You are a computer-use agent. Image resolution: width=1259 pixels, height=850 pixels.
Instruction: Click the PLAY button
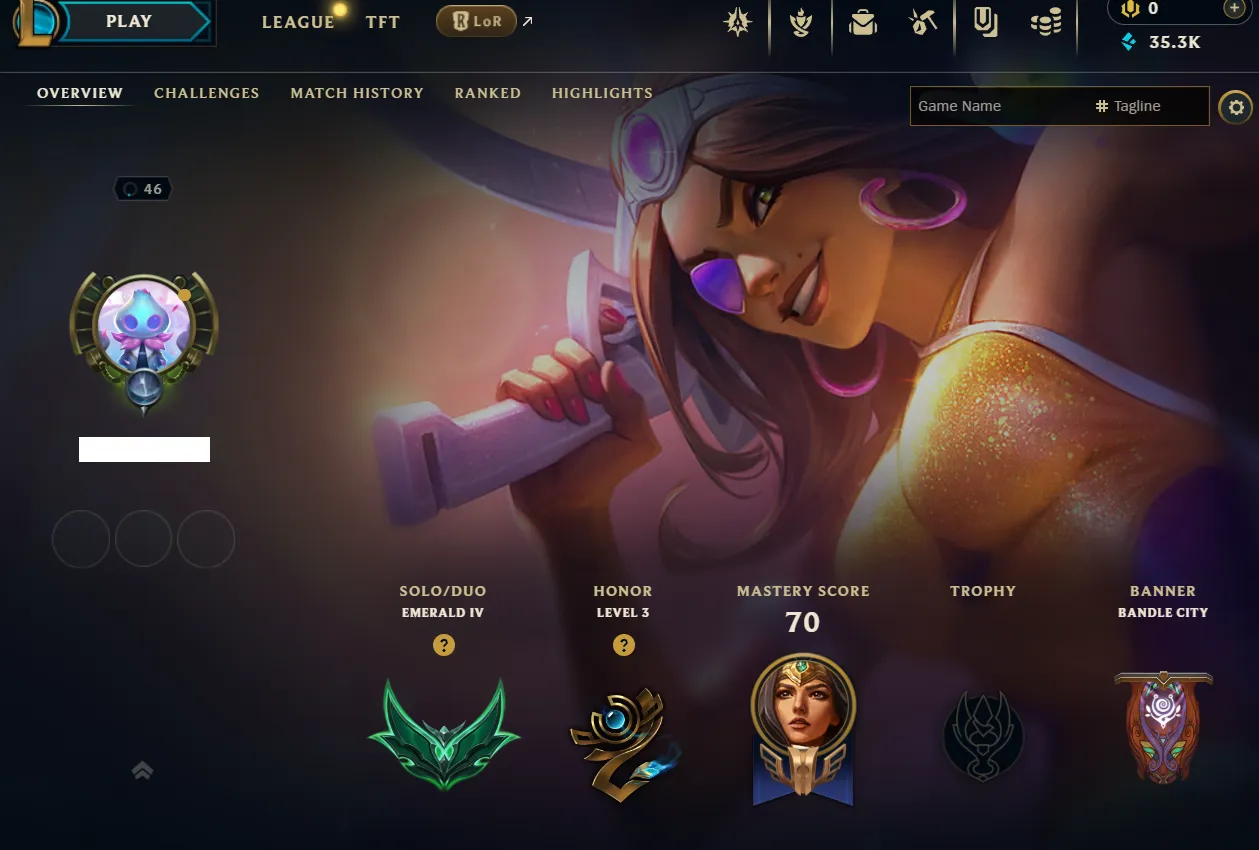click(x=130, y=22)
